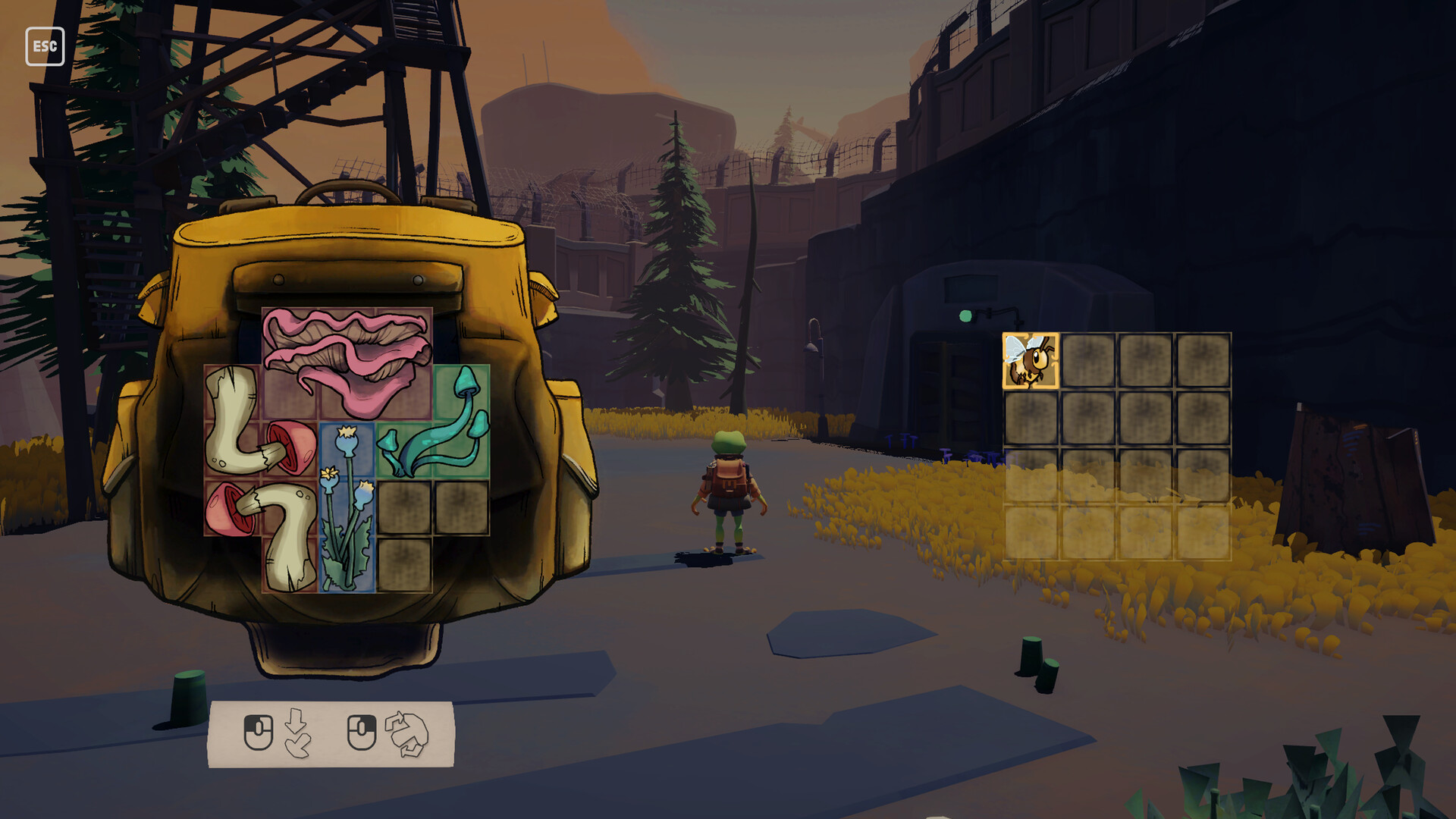Select the pink oyster mushroom item
Viewport: 1456px width, 819px height.
[347, 356]
